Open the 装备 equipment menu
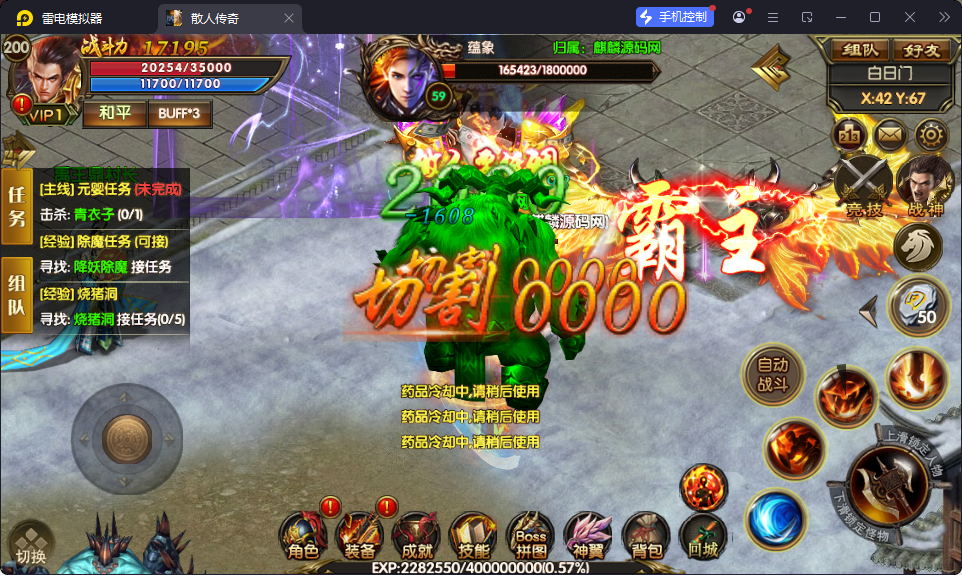The height and width of the screenshot is (575, 962). point(360,535)
